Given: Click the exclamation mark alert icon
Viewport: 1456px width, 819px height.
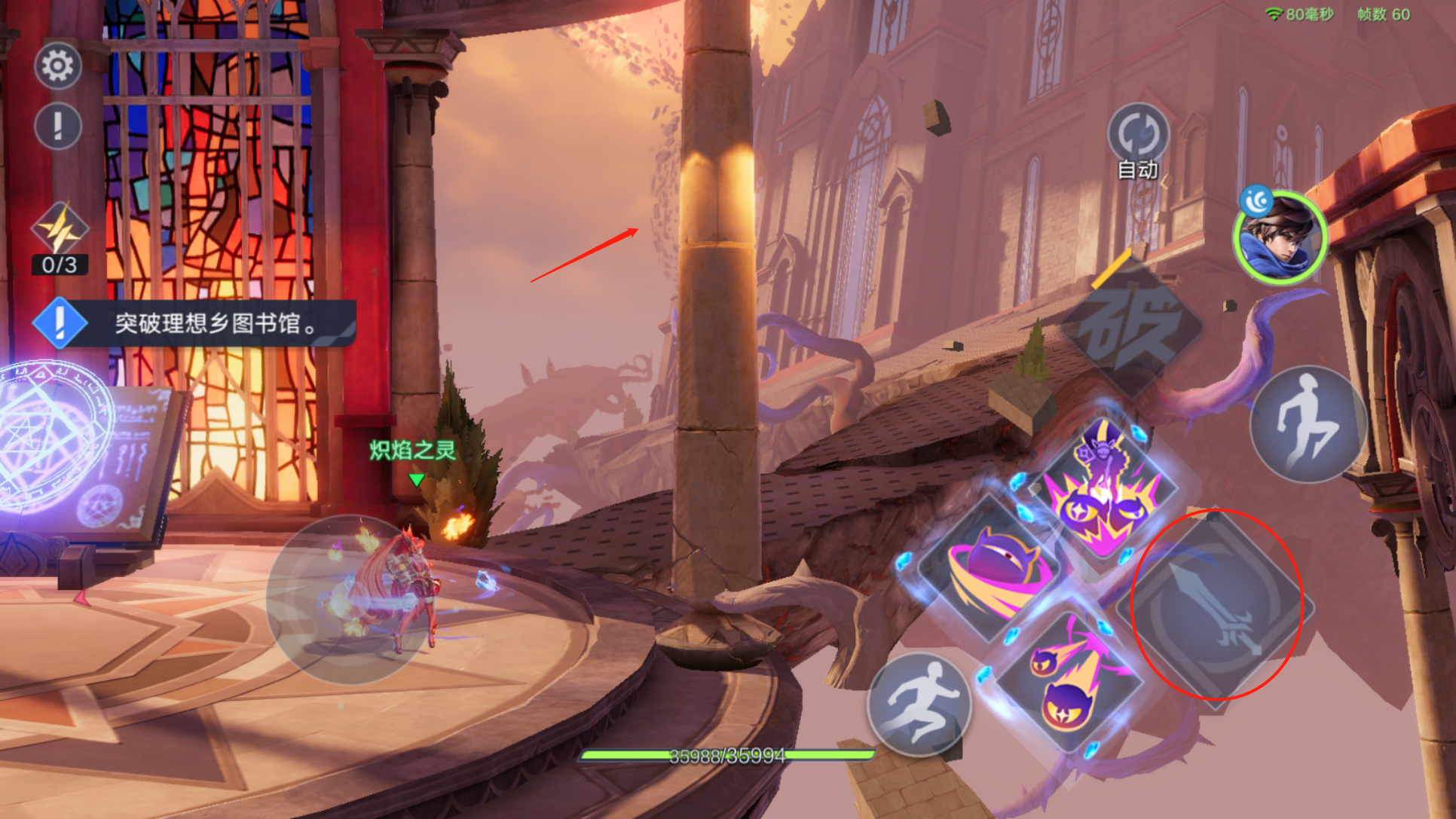Looking at the screenshot, I should click(x=58, y=126).
